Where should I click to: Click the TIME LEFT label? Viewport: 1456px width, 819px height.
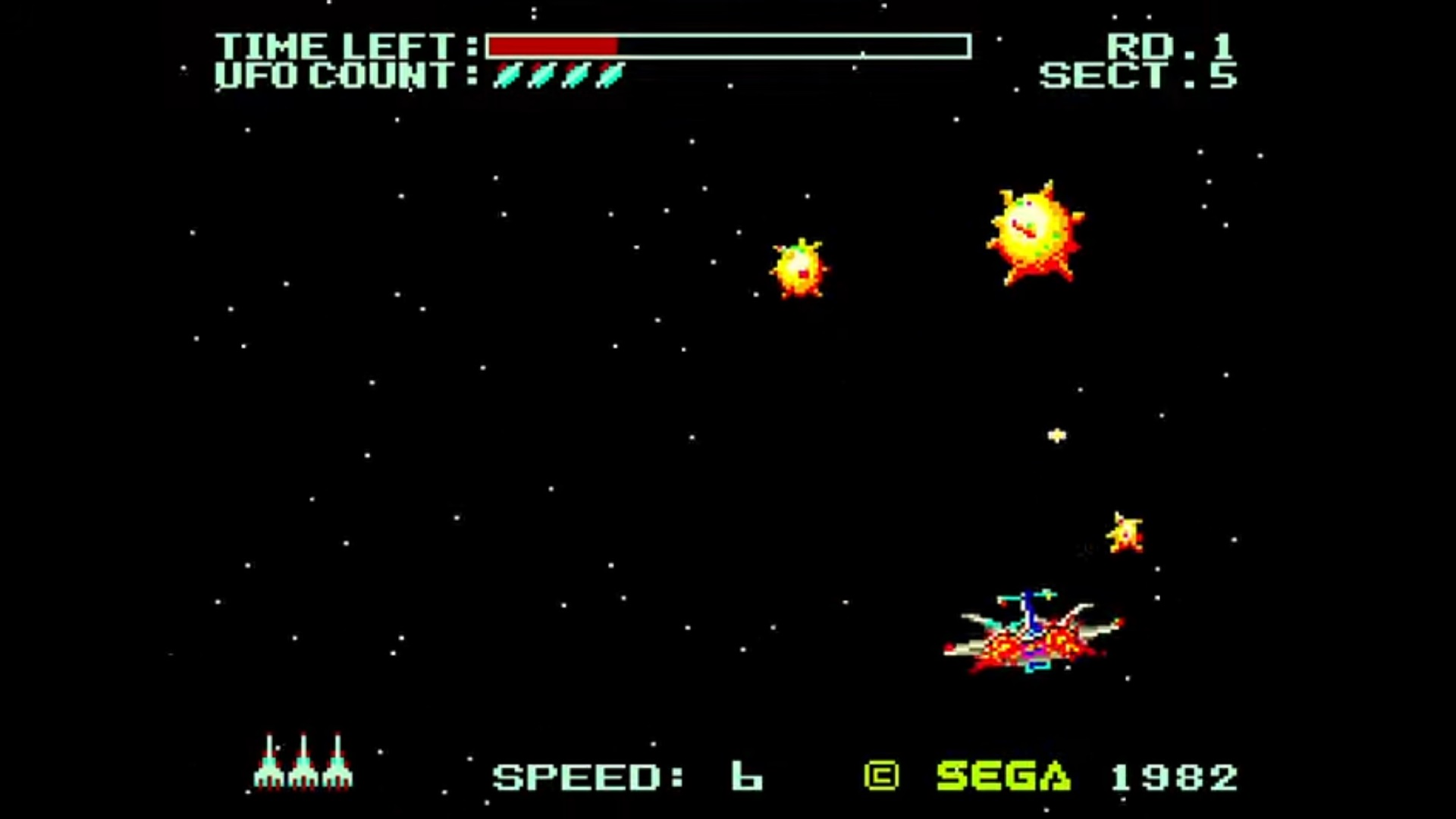pyautogui.click(x=336, y=45)
